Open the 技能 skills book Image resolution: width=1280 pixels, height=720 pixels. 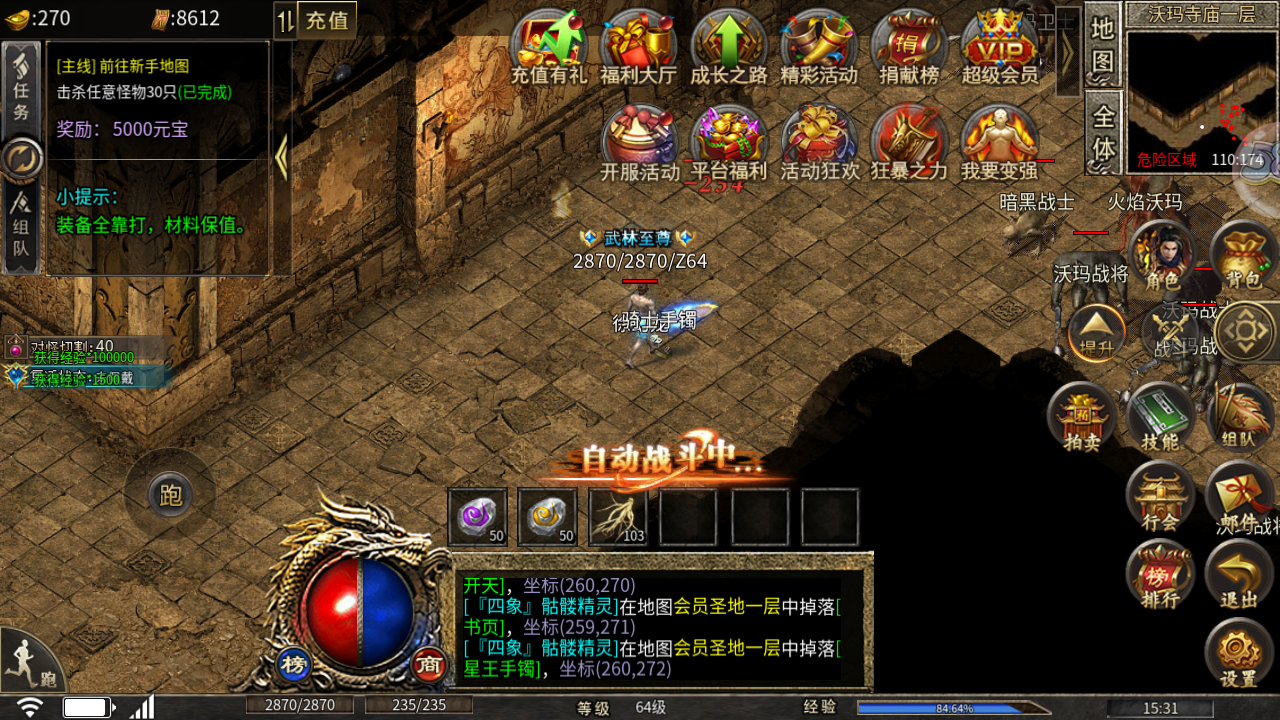[1161, 417]
